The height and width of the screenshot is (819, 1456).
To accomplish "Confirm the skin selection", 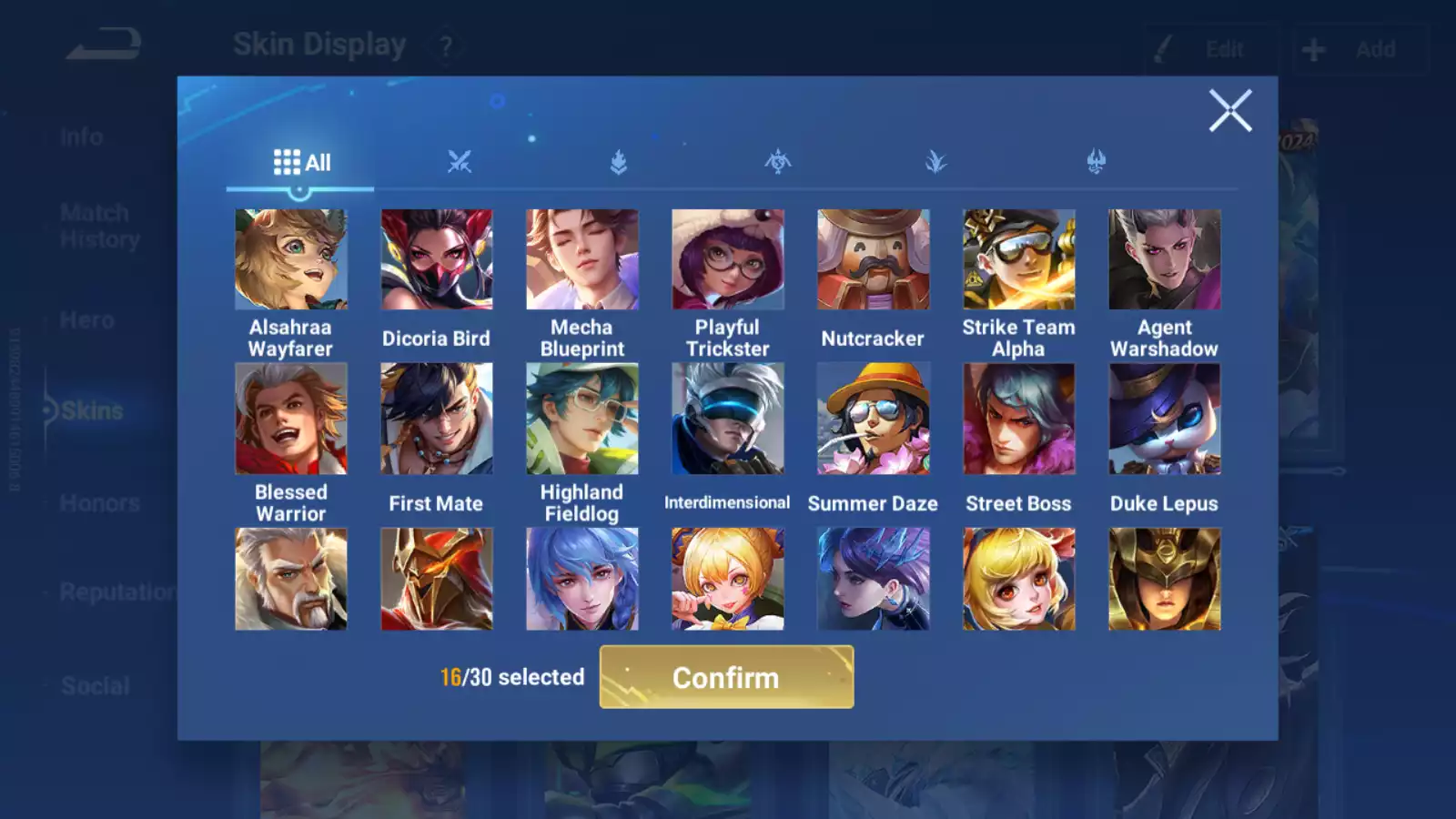I will [x=726, y=677].
